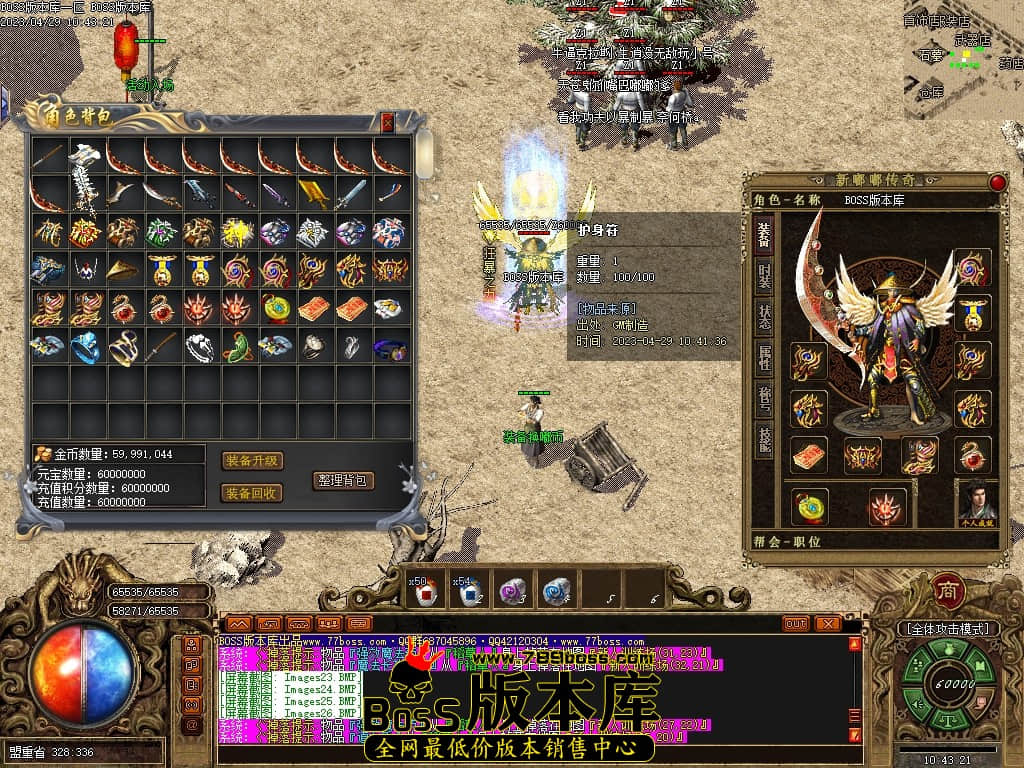Switch to the 技能 skills tab
The height and width of the screenshot is (768, 1024).
coord(764,438)
